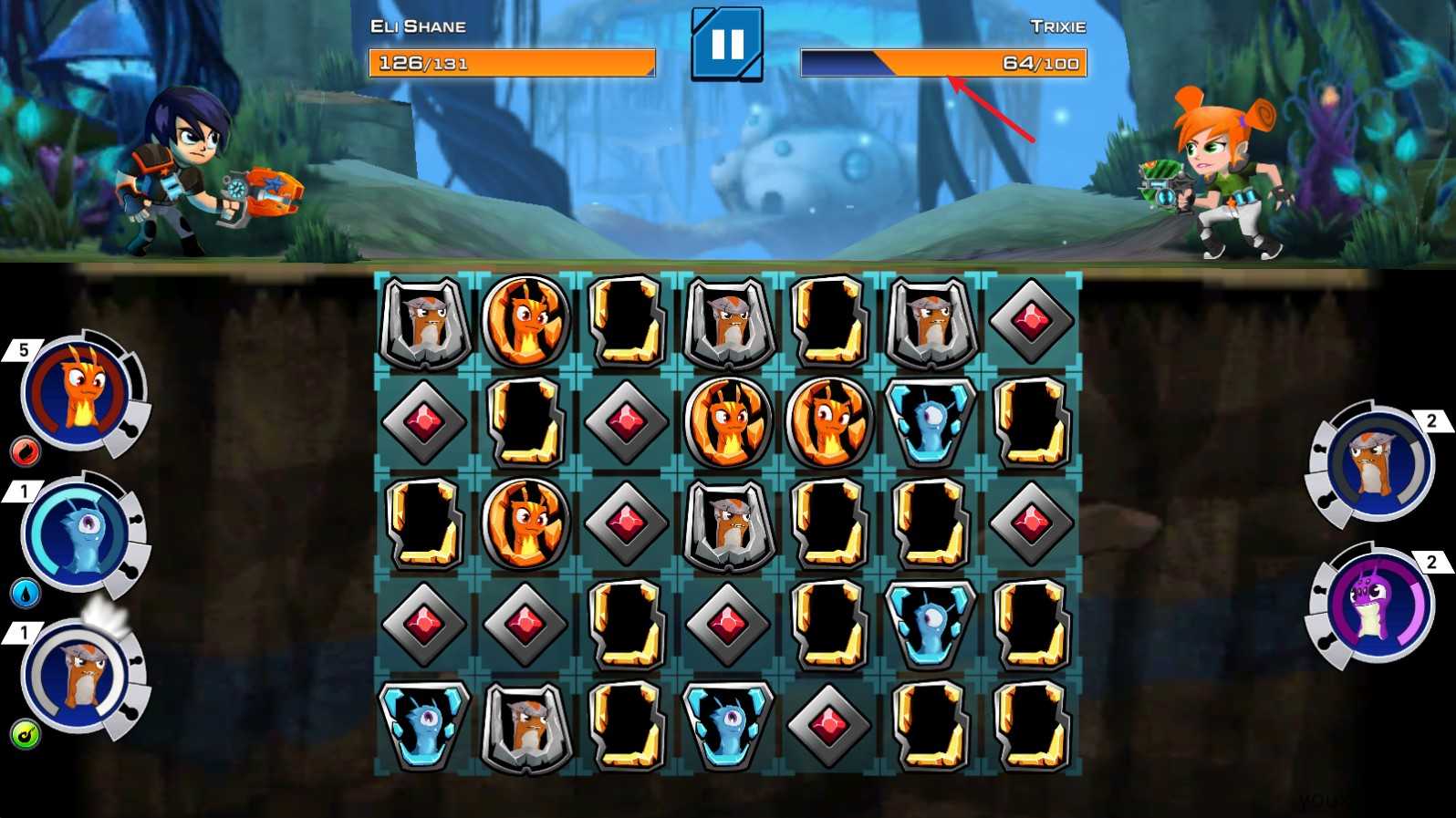
Task: Choose Eli's helmeted armored slug portrait
Action: click(x=79, y=677)
